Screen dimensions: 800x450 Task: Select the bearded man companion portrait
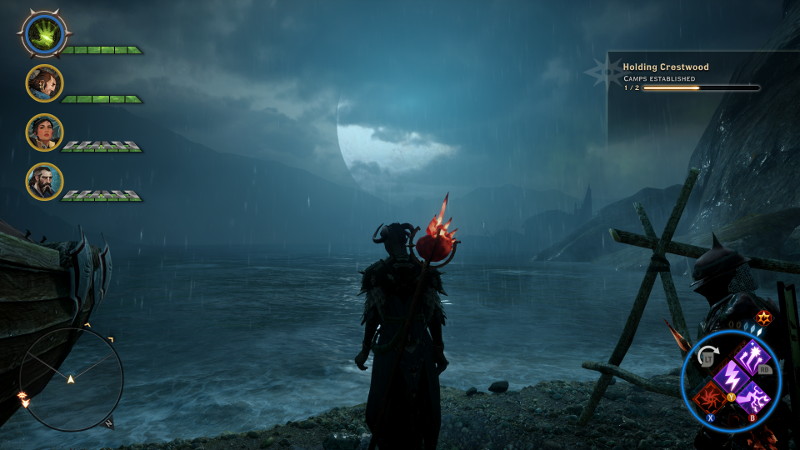point(44,181)
